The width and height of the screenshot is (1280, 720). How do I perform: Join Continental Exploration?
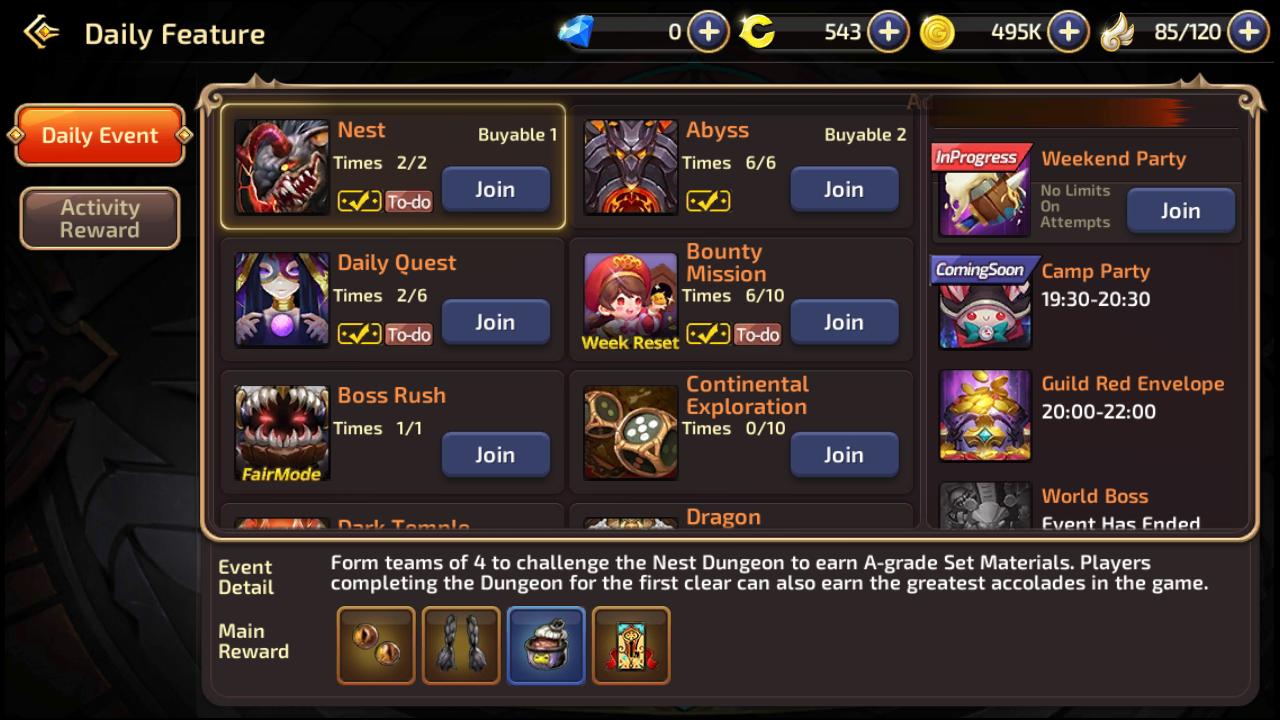pyautogui.click(x=843, y=455)
